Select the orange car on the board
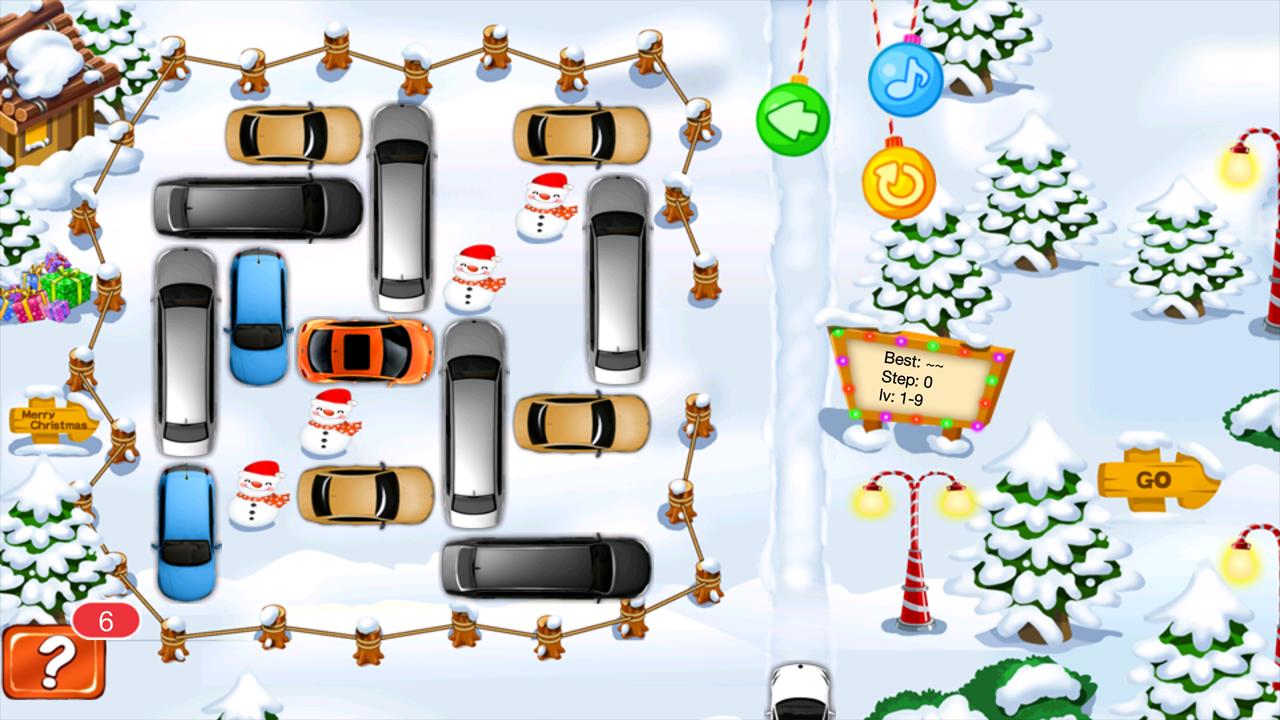The width and height of the screenshot is (1280, 720). 366,351
